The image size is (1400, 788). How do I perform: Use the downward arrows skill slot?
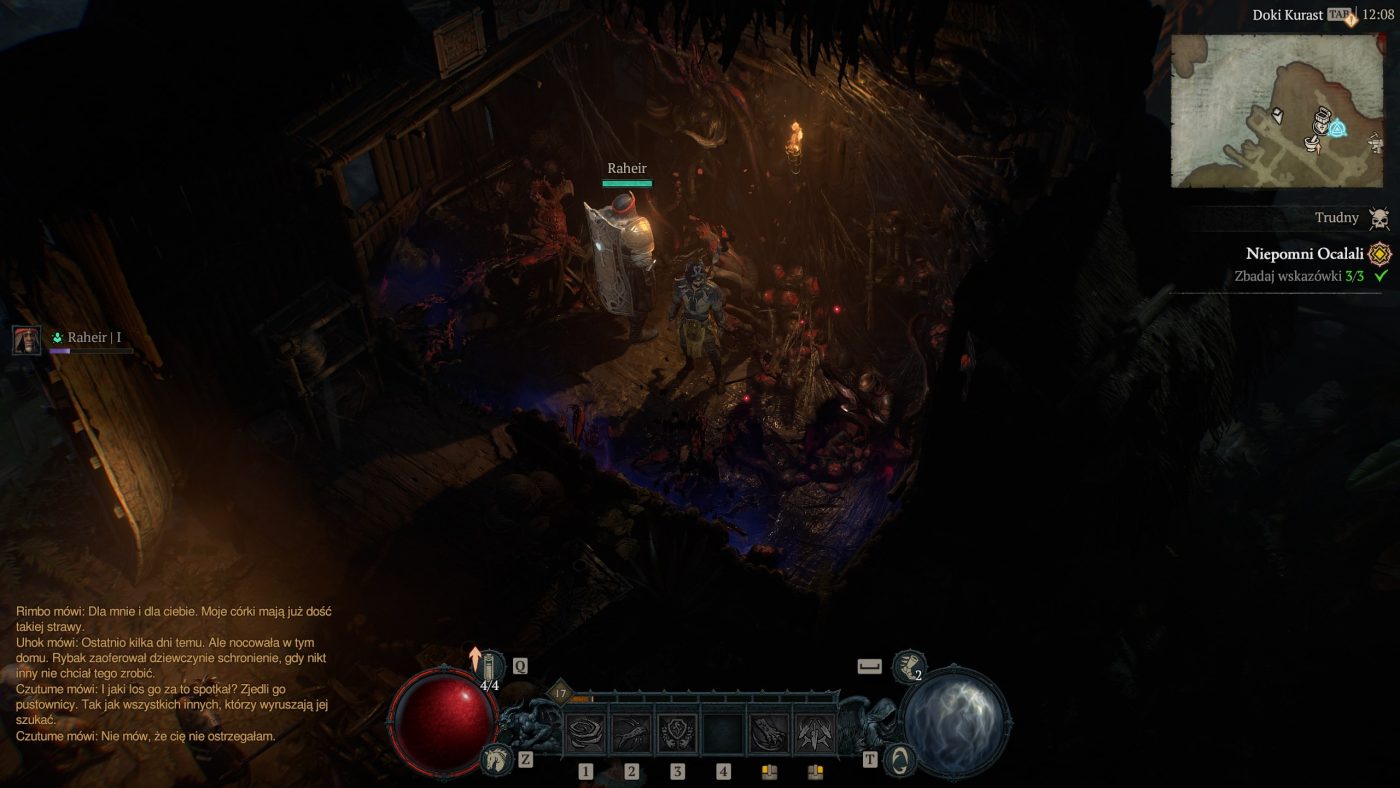[815, 734]
